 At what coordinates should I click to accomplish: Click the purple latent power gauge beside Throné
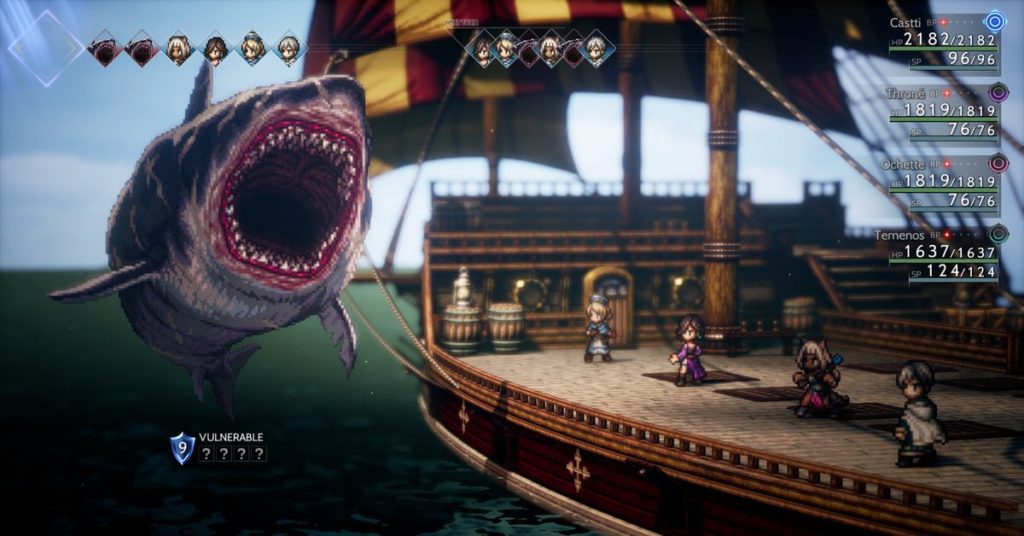997,93
